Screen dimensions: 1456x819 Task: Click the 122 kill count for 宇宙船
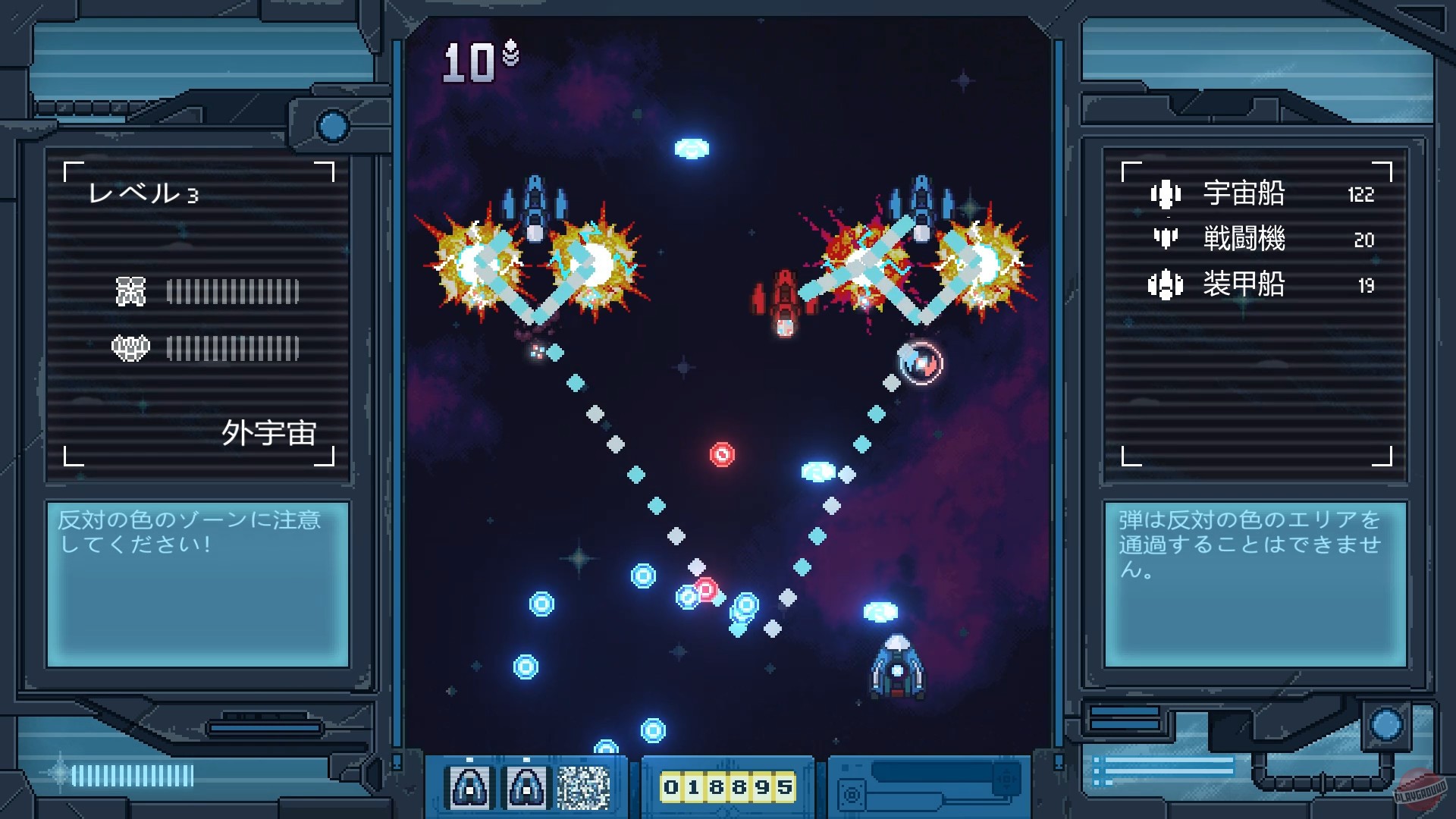1361,194
